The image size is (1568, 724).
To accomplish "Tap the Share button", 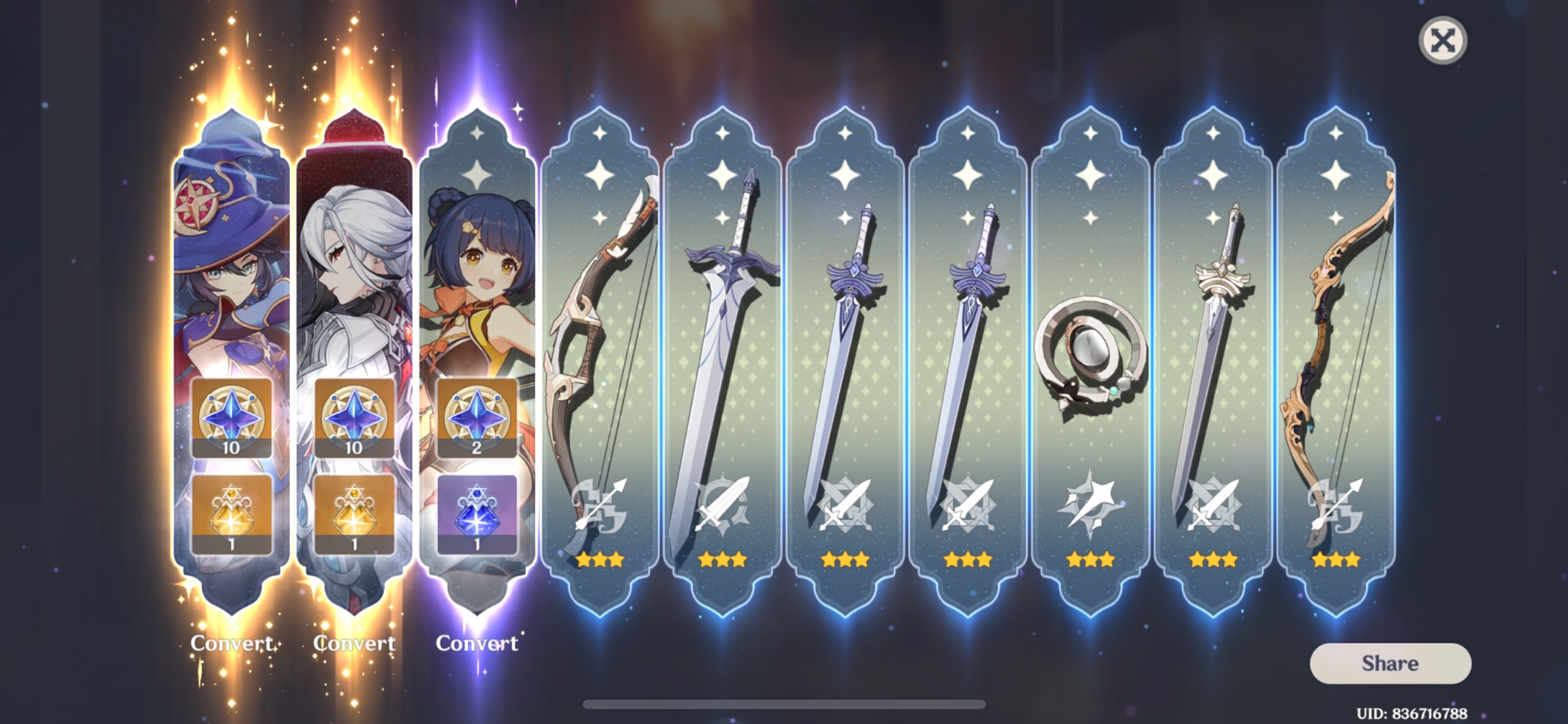I will (x=1391, y=663).
